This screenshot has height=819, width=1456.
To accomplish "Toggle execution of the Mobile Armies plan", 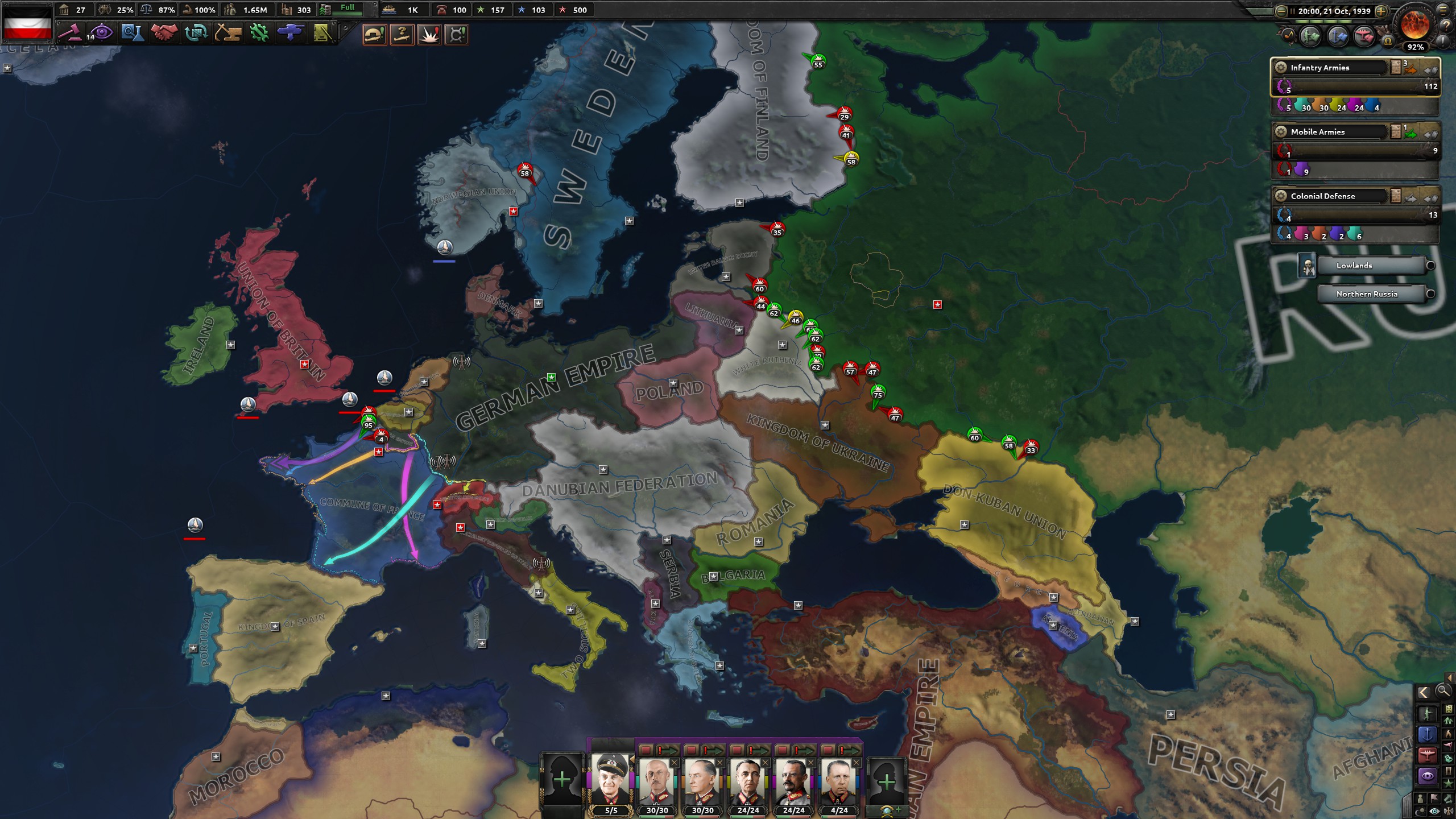I will click(x=1409, y=134).
